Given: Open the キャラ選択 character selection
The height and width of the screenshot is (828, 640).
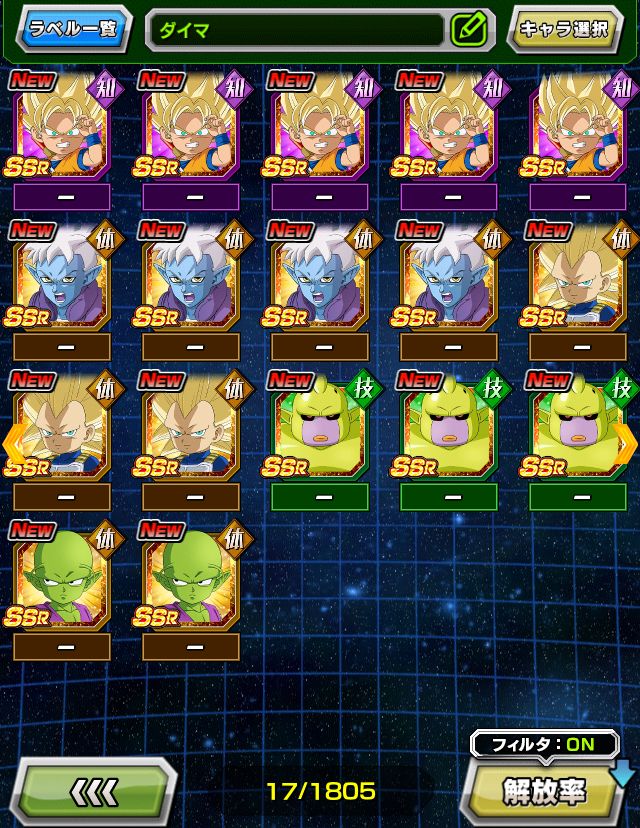Looking at the screenshot, I should (563, 28).
